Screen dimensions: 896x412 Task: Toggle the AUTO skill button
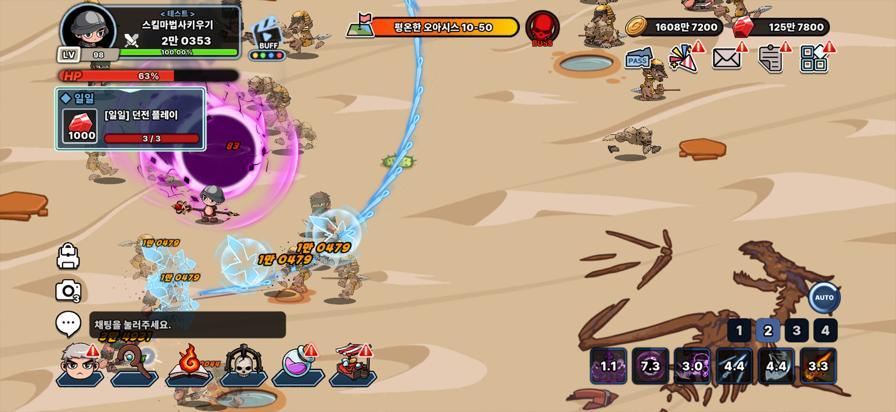[x=824, y=297]
